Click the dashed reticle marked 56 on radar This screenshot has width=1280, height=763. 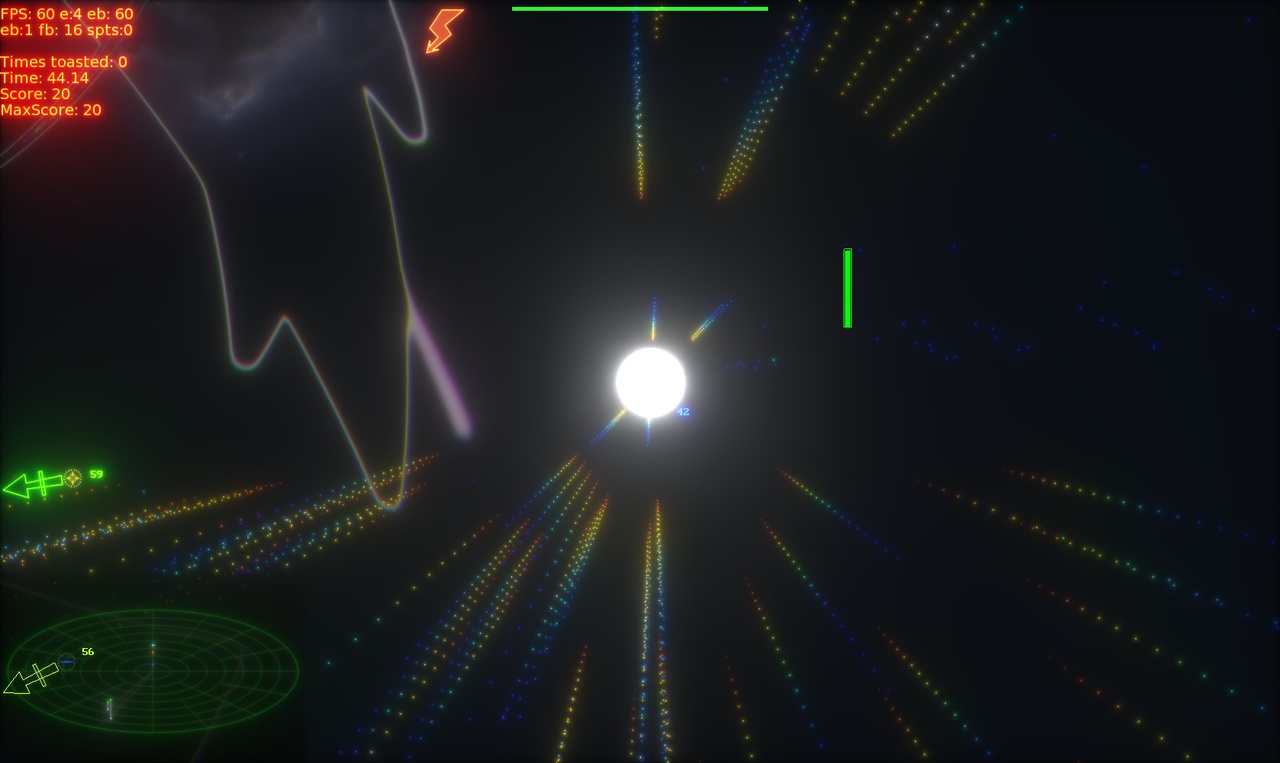pyautogui.click(x=66, y=662)
